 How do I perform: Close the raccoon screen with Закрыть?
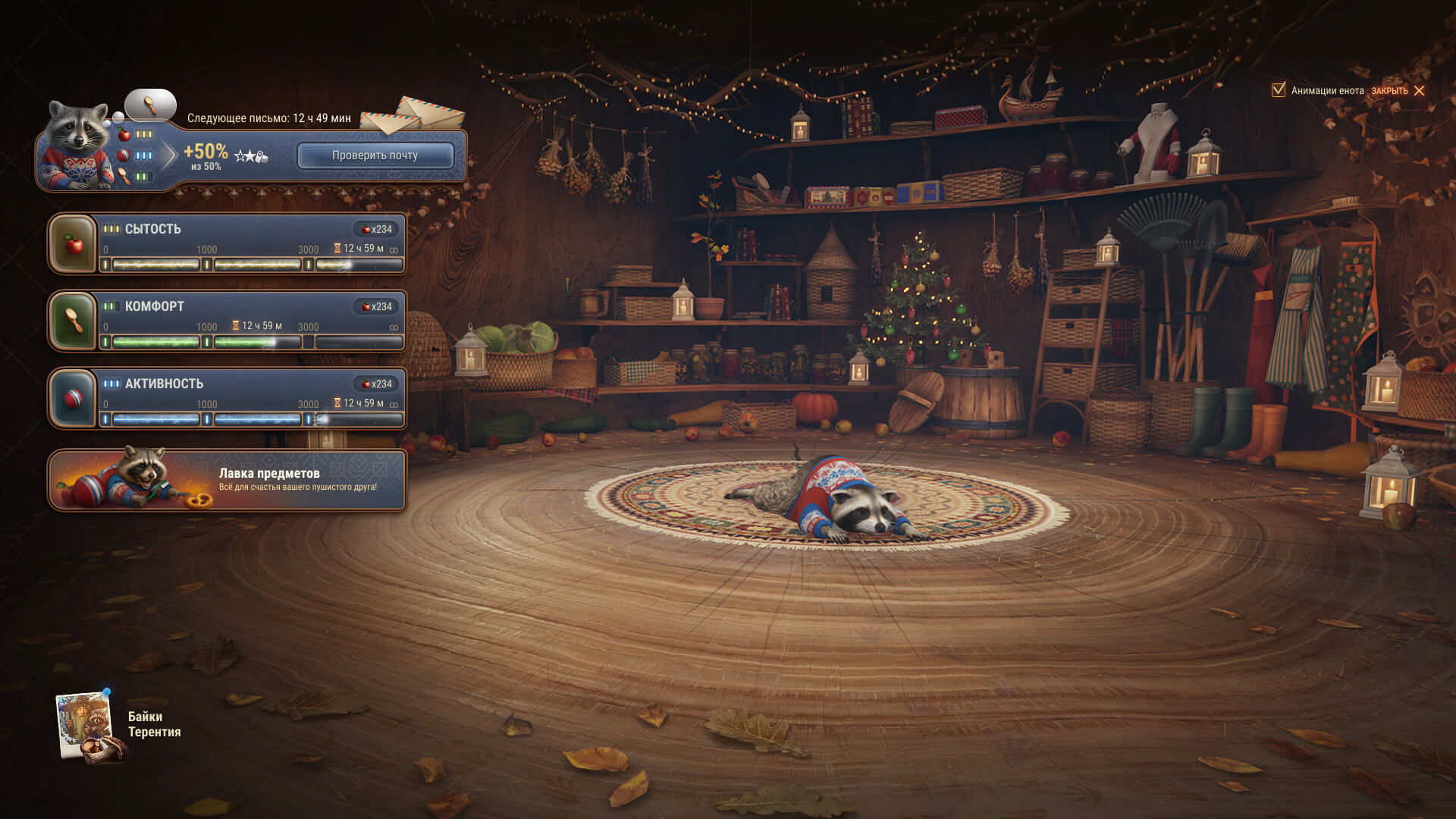(1398, 91)
